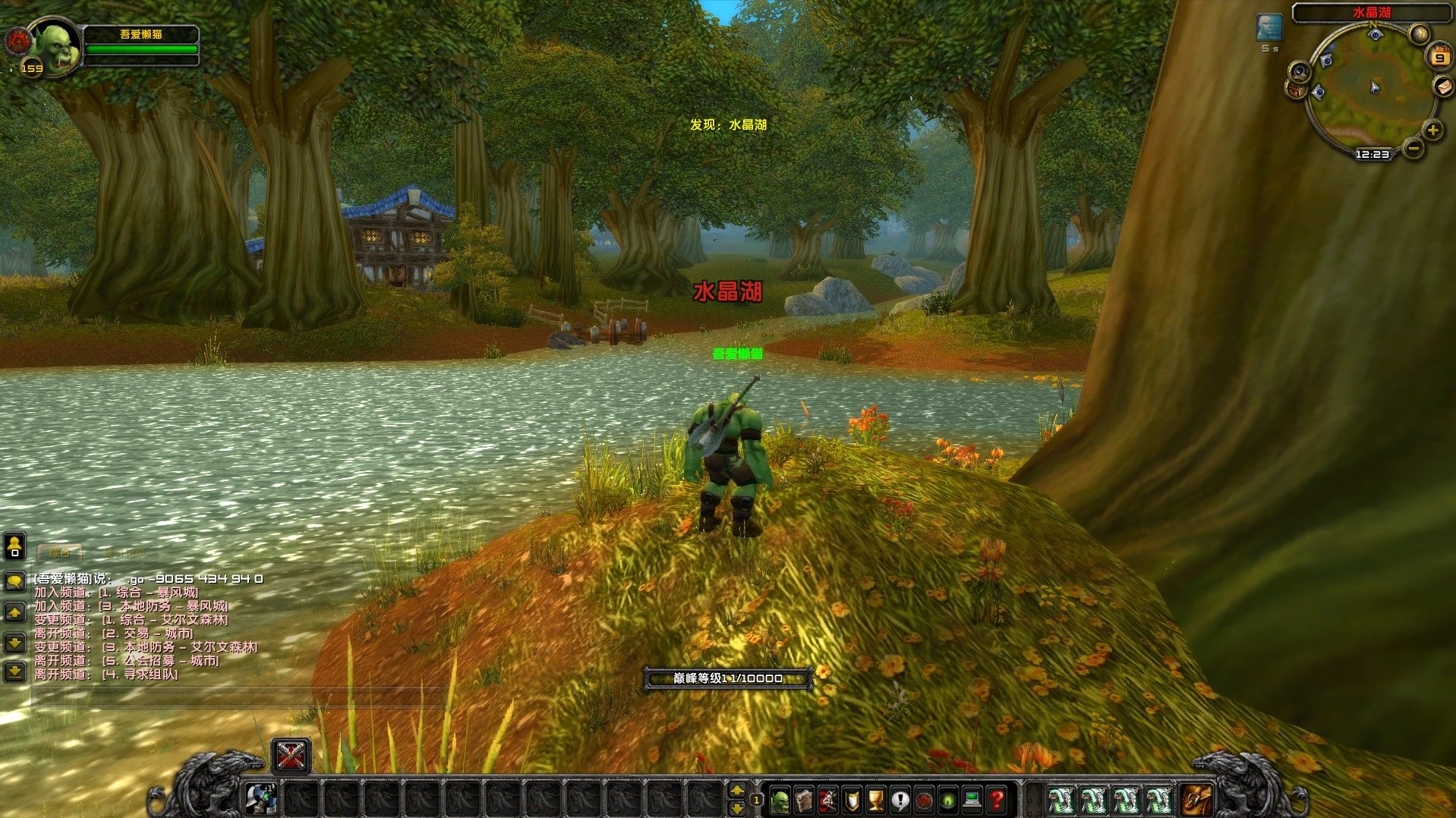This screenshot has width=1456, height=818.
Task: Click the 12:23 clock under minimap
Action: [1372, 154]
